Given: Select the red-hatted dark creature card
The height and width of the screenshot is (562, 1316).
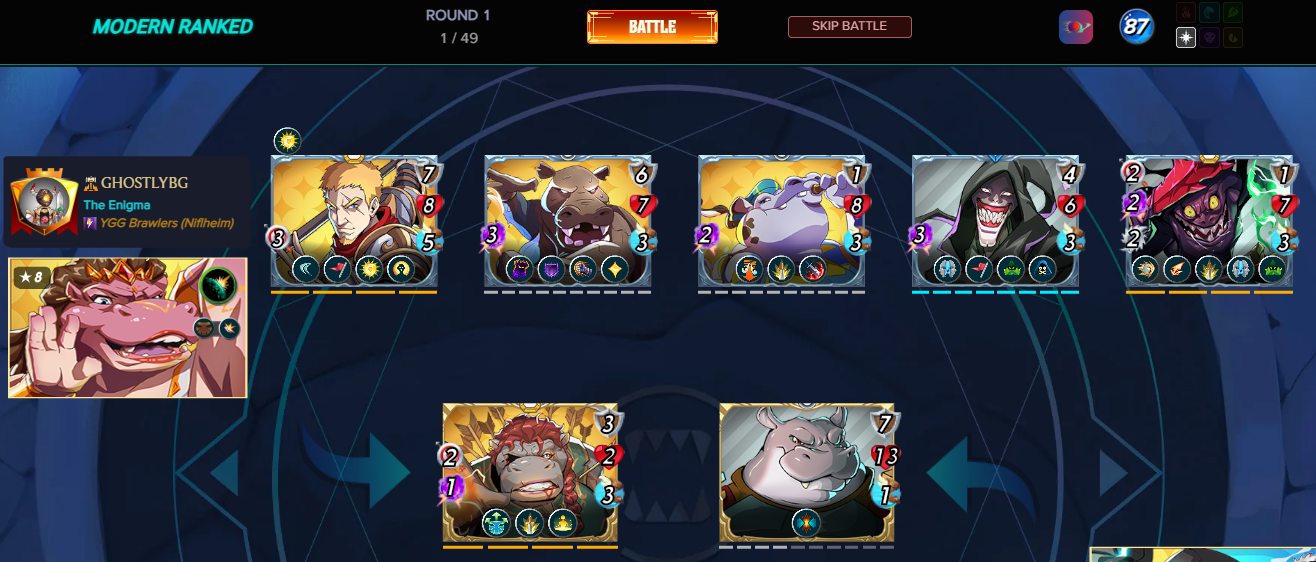Looking at the screenshot, I should pyautogui.click(x=1209, y=222).
